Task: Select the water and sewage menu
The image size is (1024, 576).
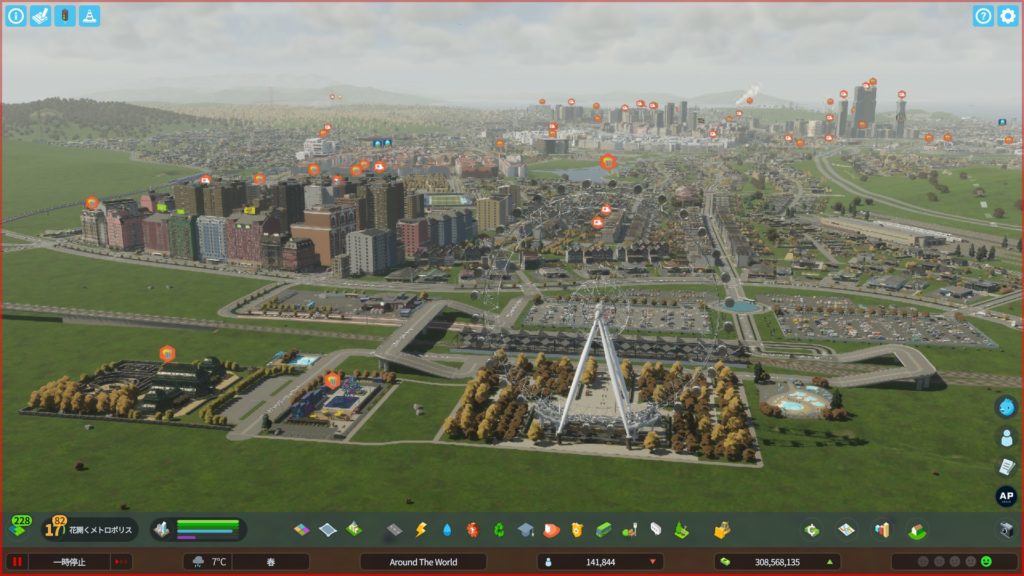Action: pyautogui.click(x=446, y=529)
